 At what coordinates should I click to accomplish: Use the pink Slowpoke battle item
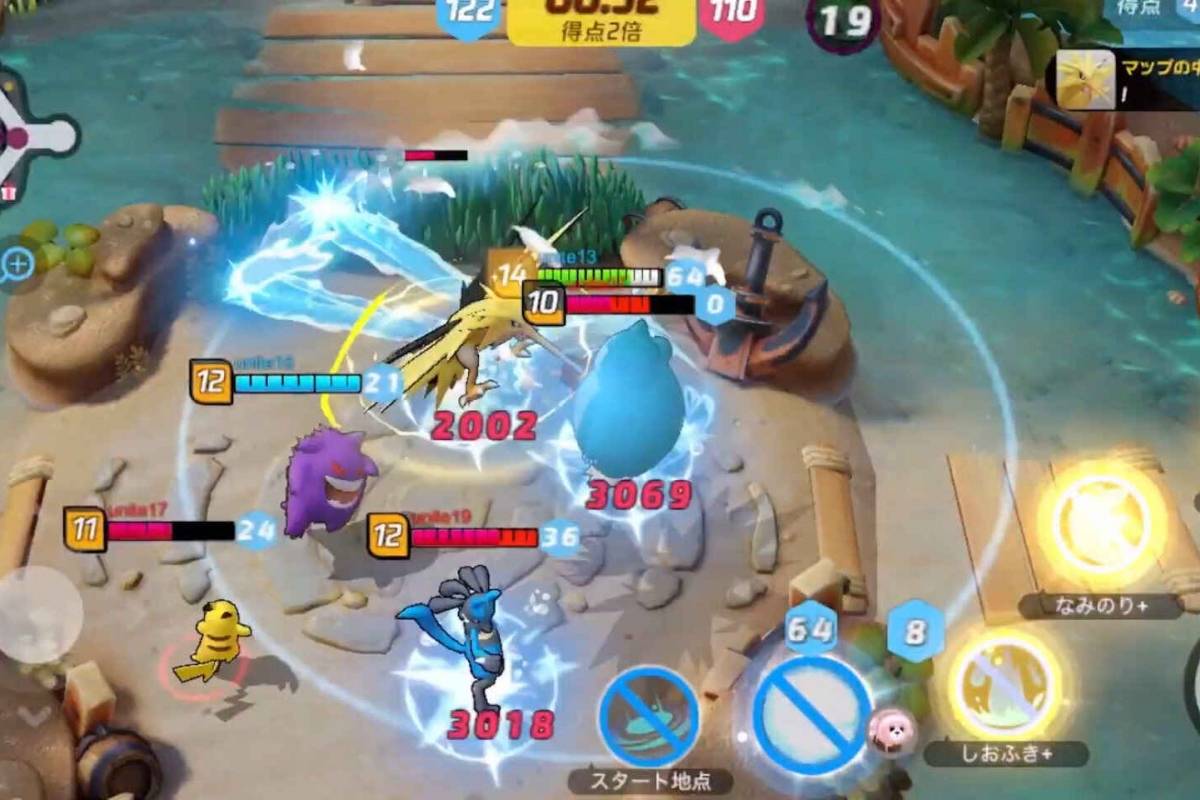point(891,731)
